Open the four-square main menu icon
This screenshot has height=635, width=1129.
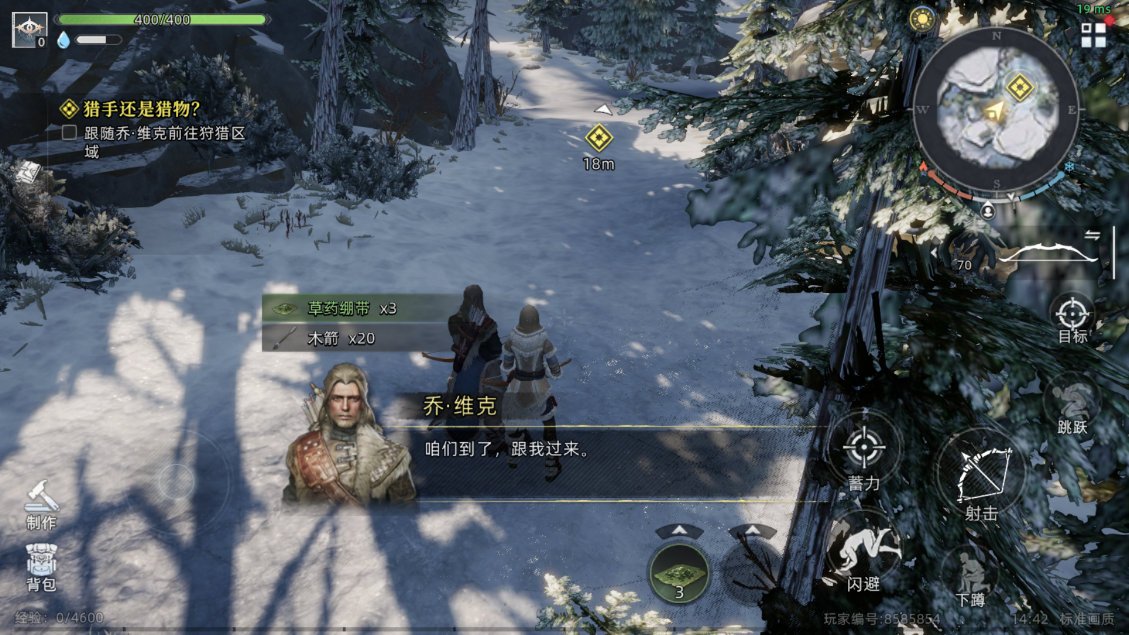tap(1094, 35)
